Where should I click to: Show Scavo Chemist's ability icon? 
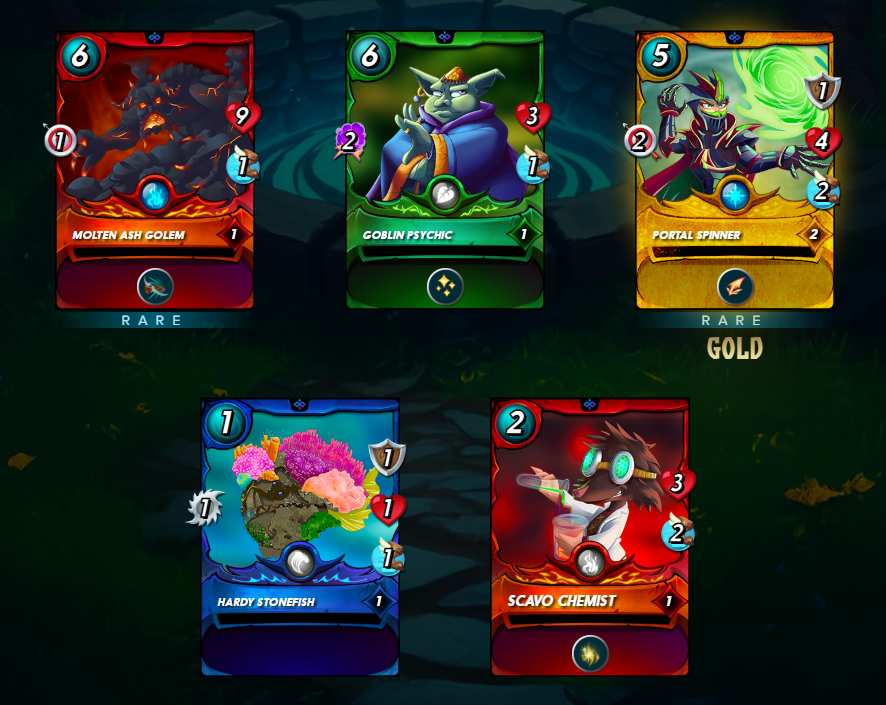pyautogui.click(x=590, y=654)
